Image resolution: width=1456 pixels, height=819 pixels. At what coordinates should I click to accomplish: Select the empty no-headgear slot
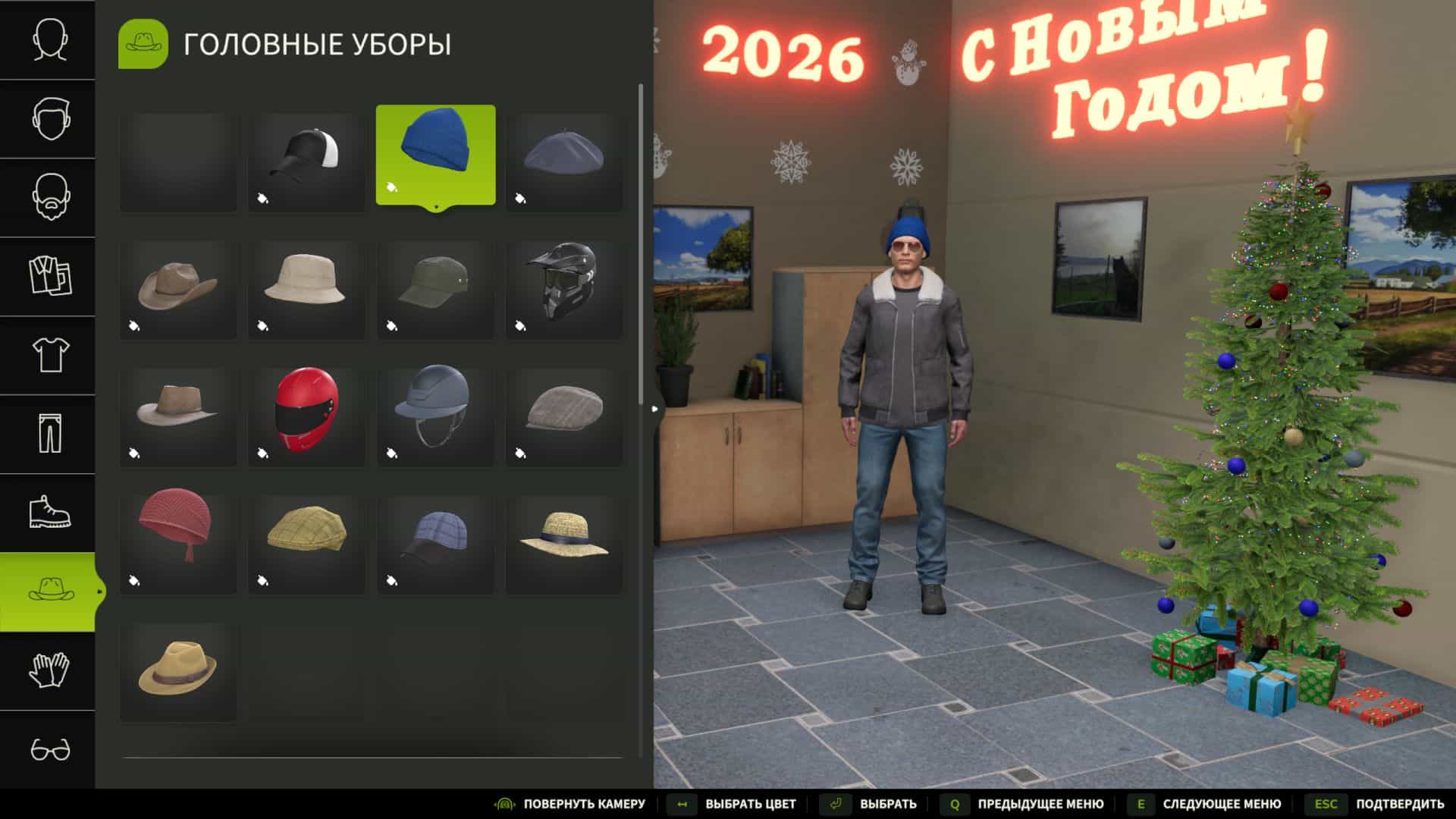(x=177, y=162)
